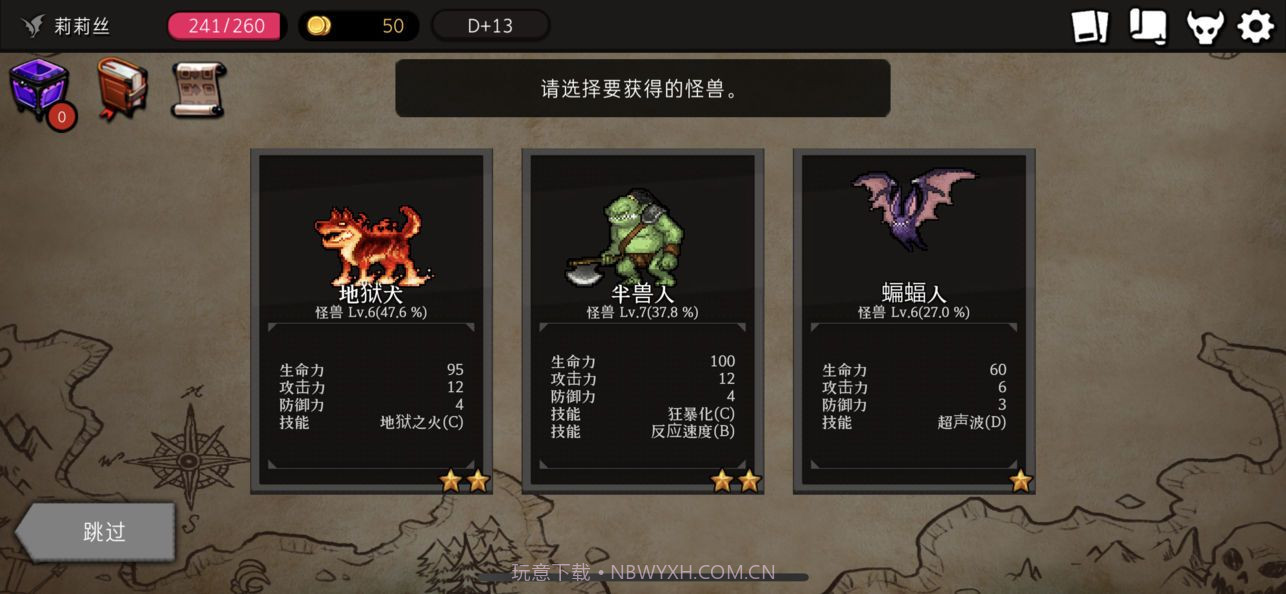Click the 跳过 skip button

click(x=100, y=531)
